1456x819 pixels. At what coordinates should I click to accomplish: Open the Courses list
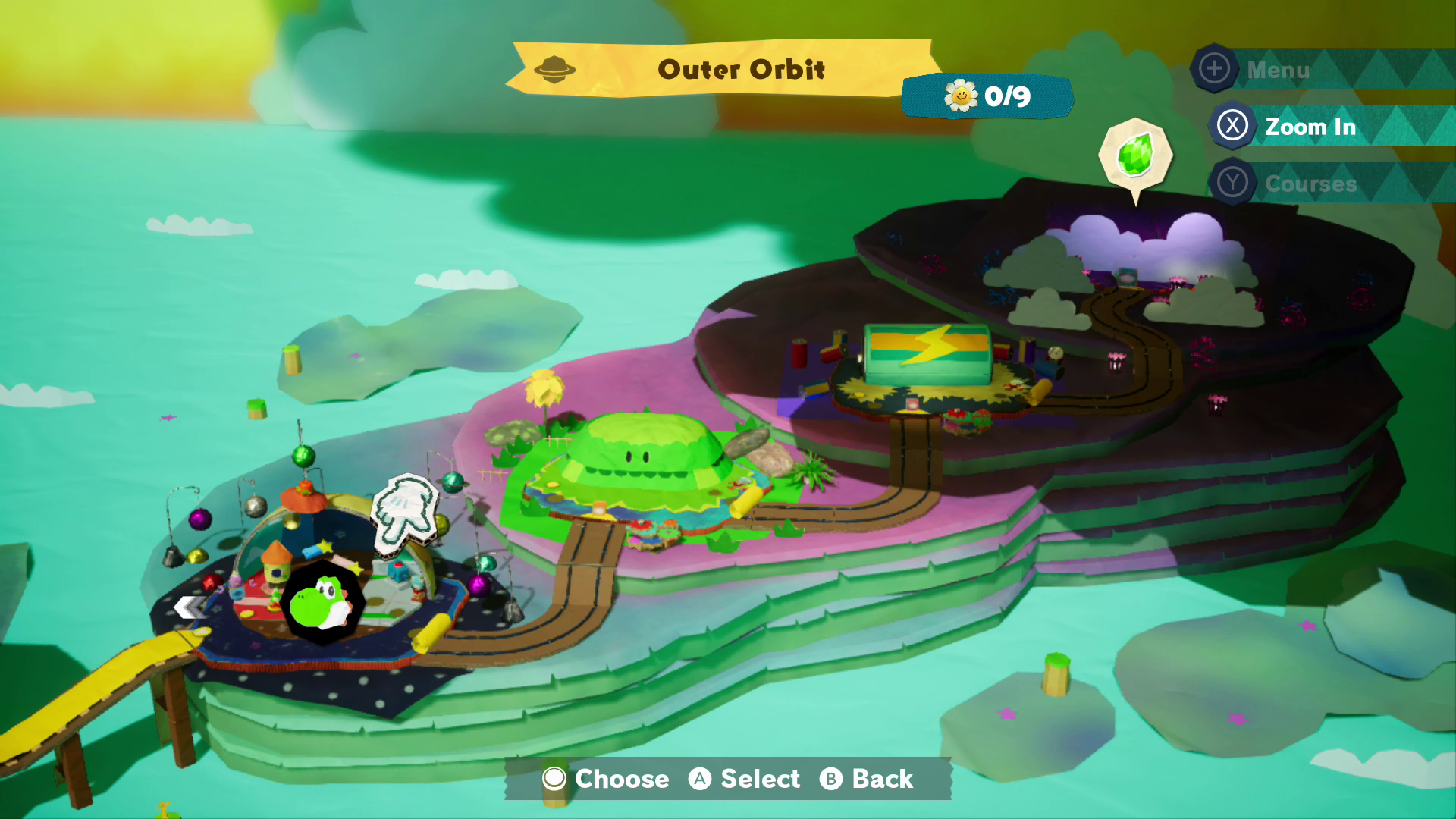point(1310,184)
